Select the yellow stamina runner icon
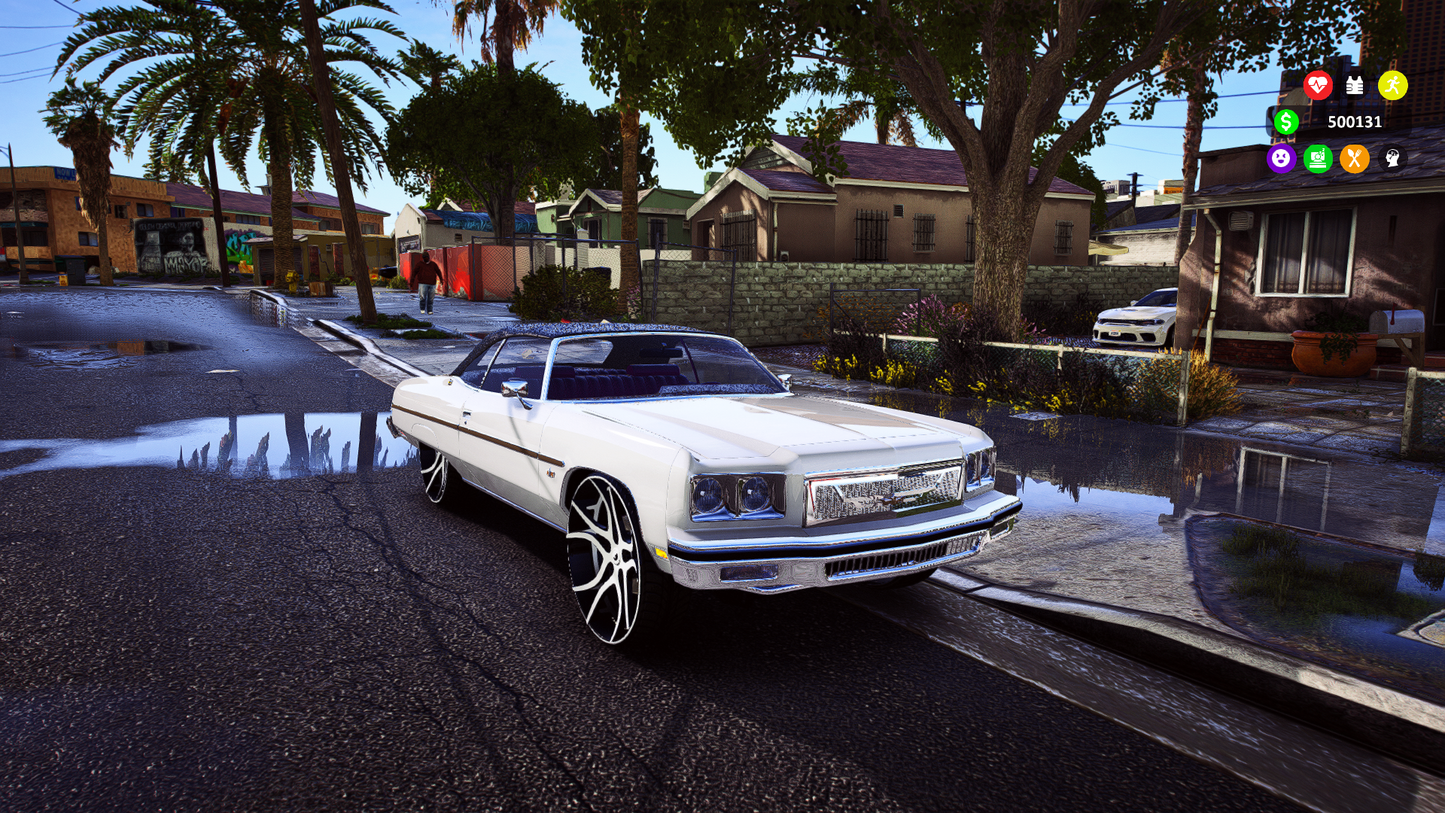 [1392, 86]
